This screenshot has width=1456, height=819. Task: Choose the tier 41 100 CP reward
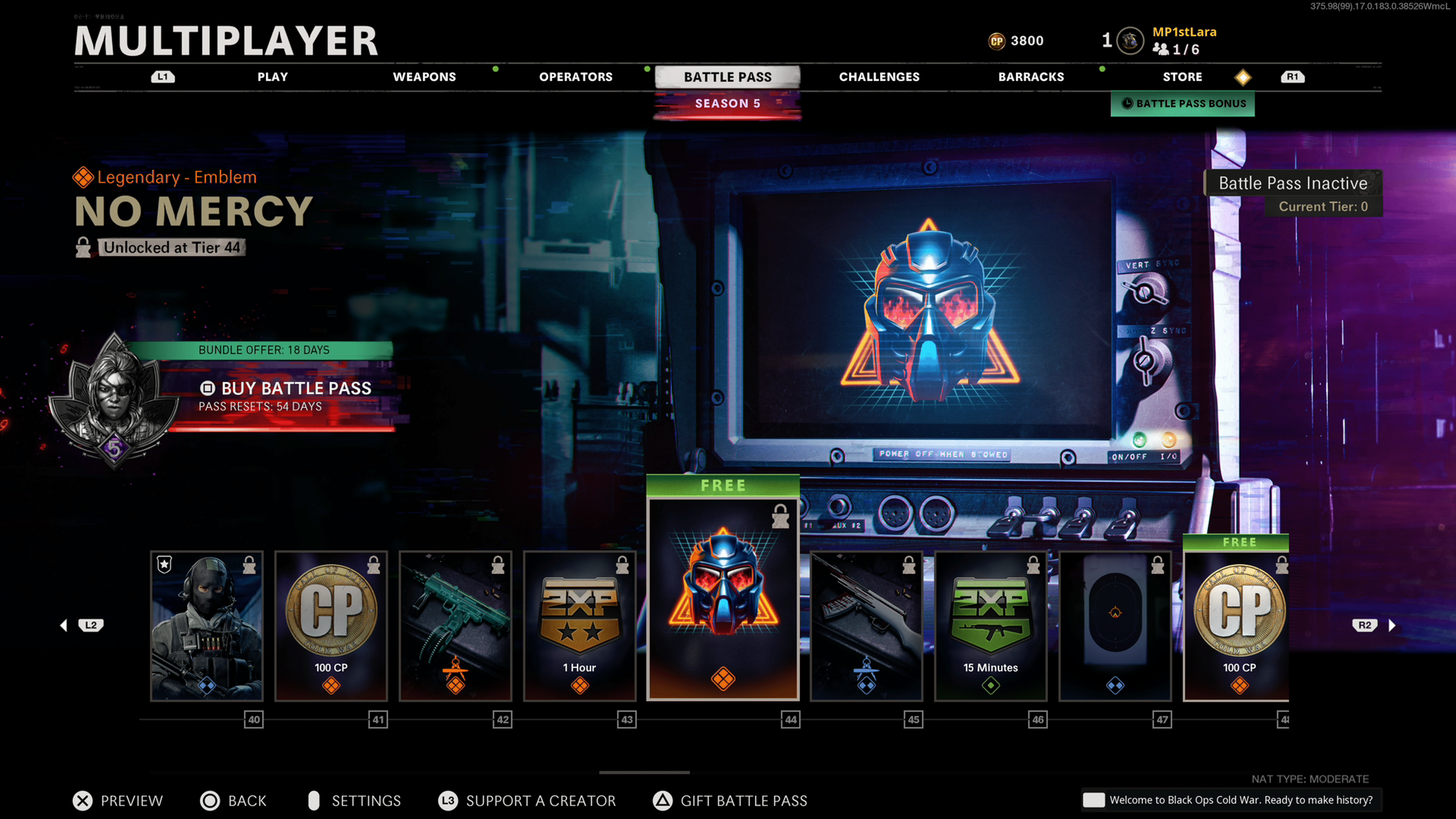pos(331,626)
